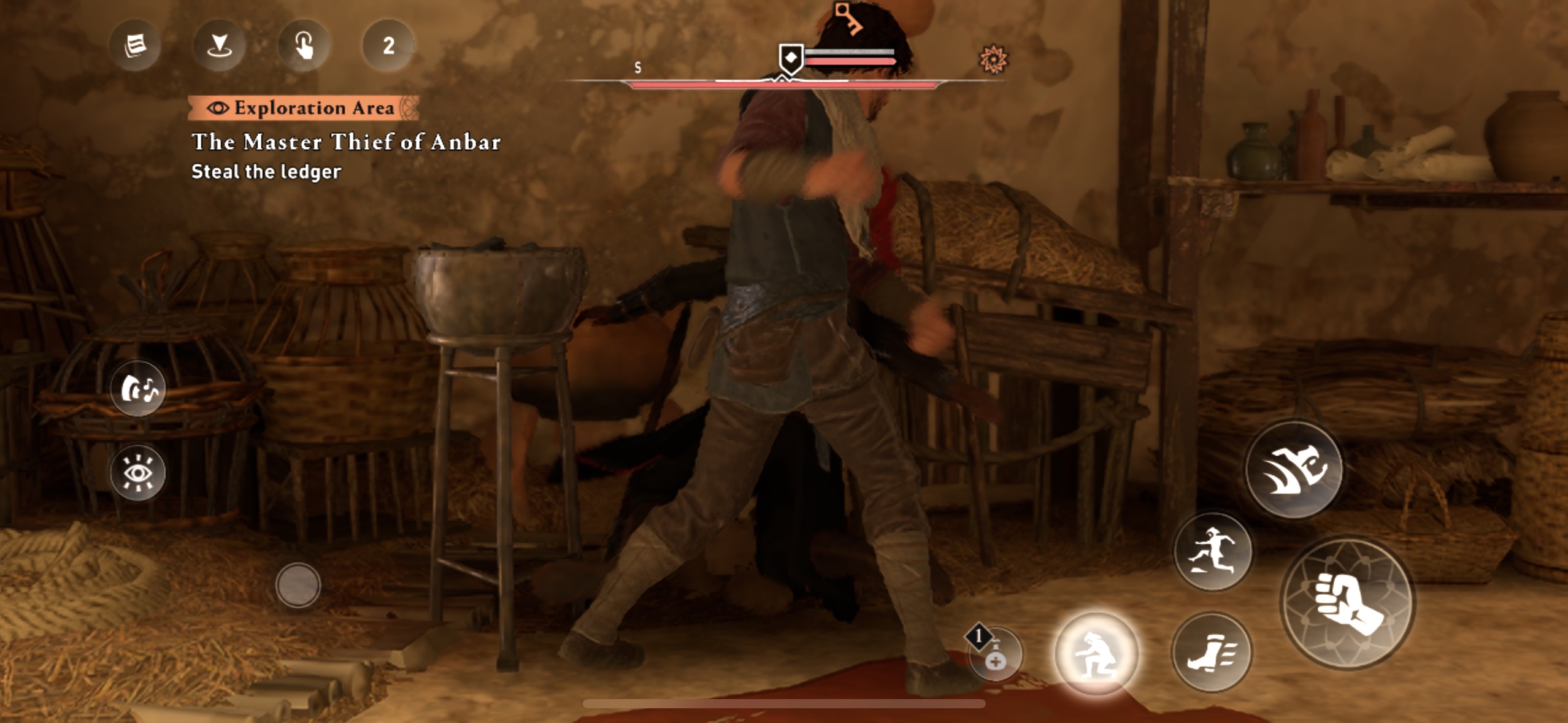Open The Master Thief of Anbar objective
This screenshot has width=1568, height=723.
point(346,142)
